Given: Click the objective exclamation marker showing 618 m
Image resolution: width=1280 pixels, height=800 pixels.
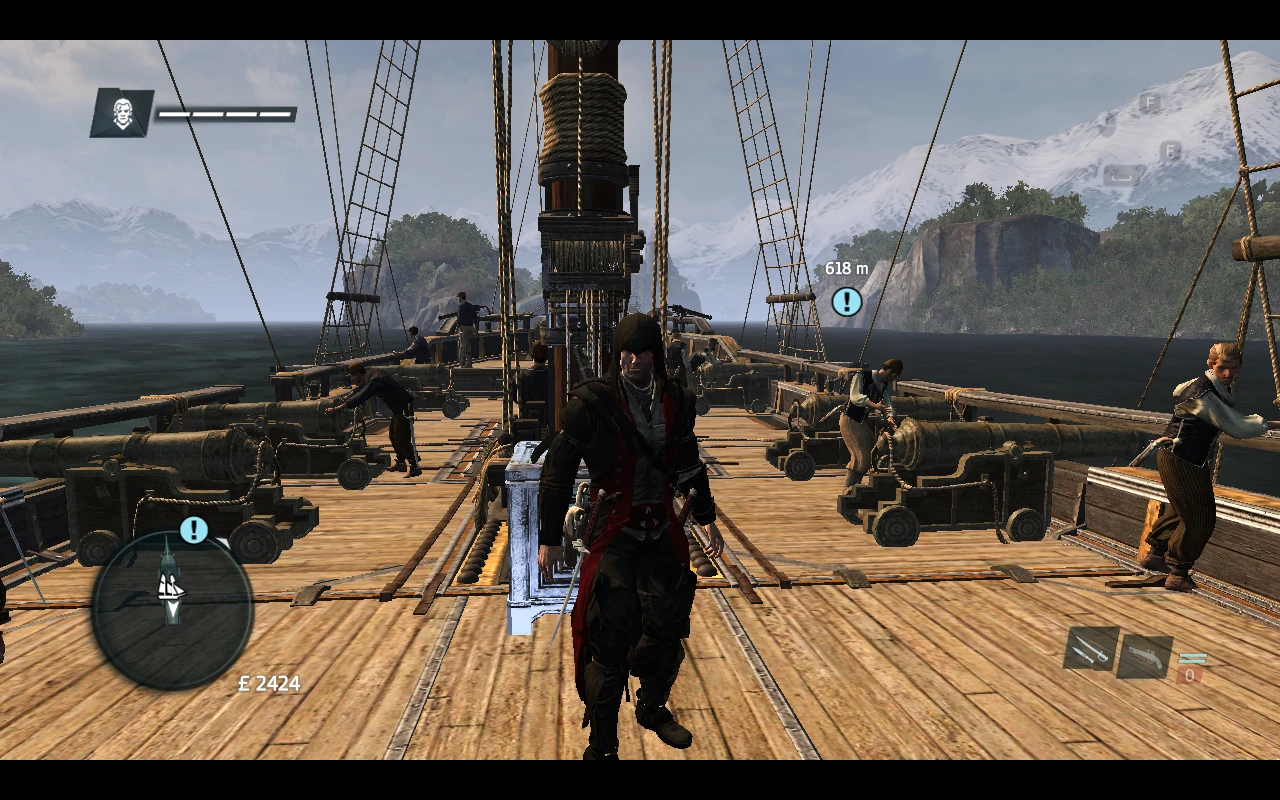Looking at the screenshot, I should pos(845,301).
